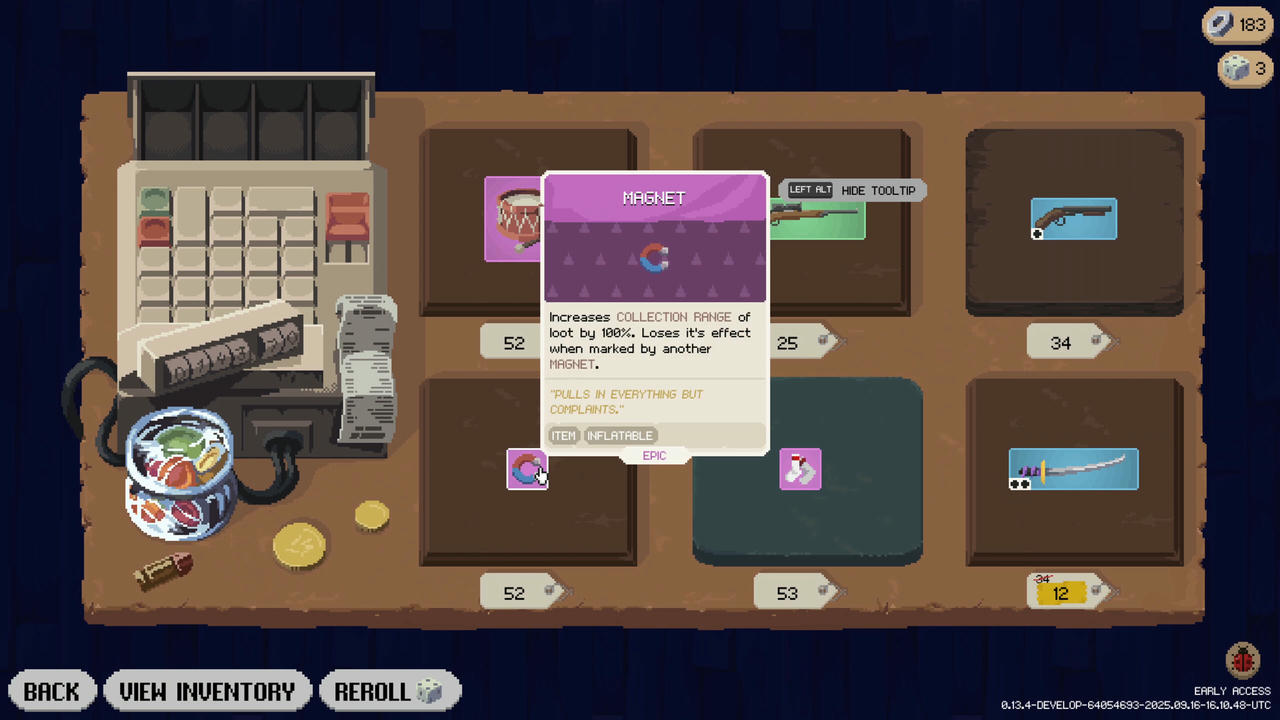Click the price tag showing 25
This screenshot has width=1280, height=720.
click(x=787, y=342)
